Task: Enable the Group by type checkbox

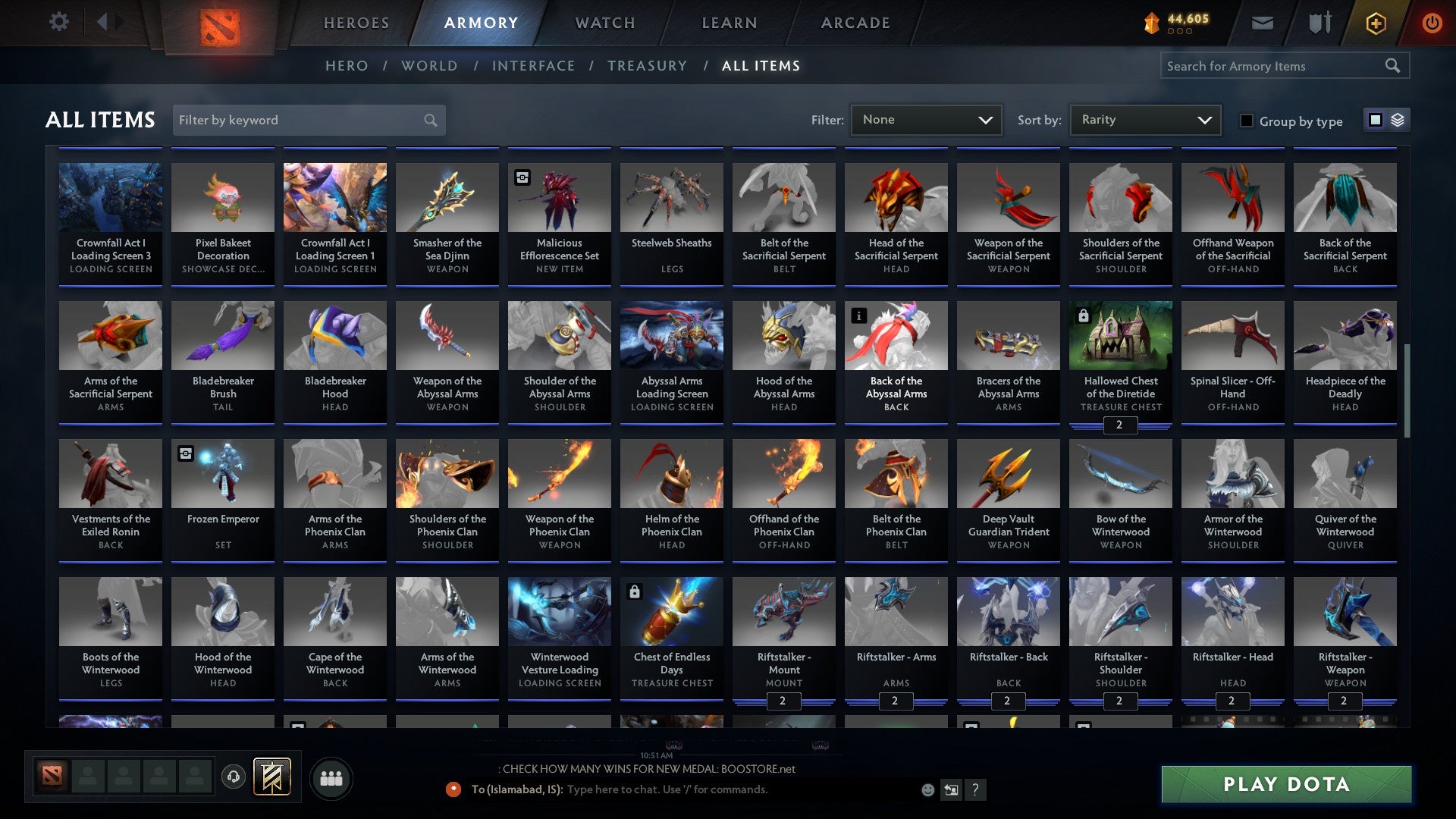Action: [1246, 121]
